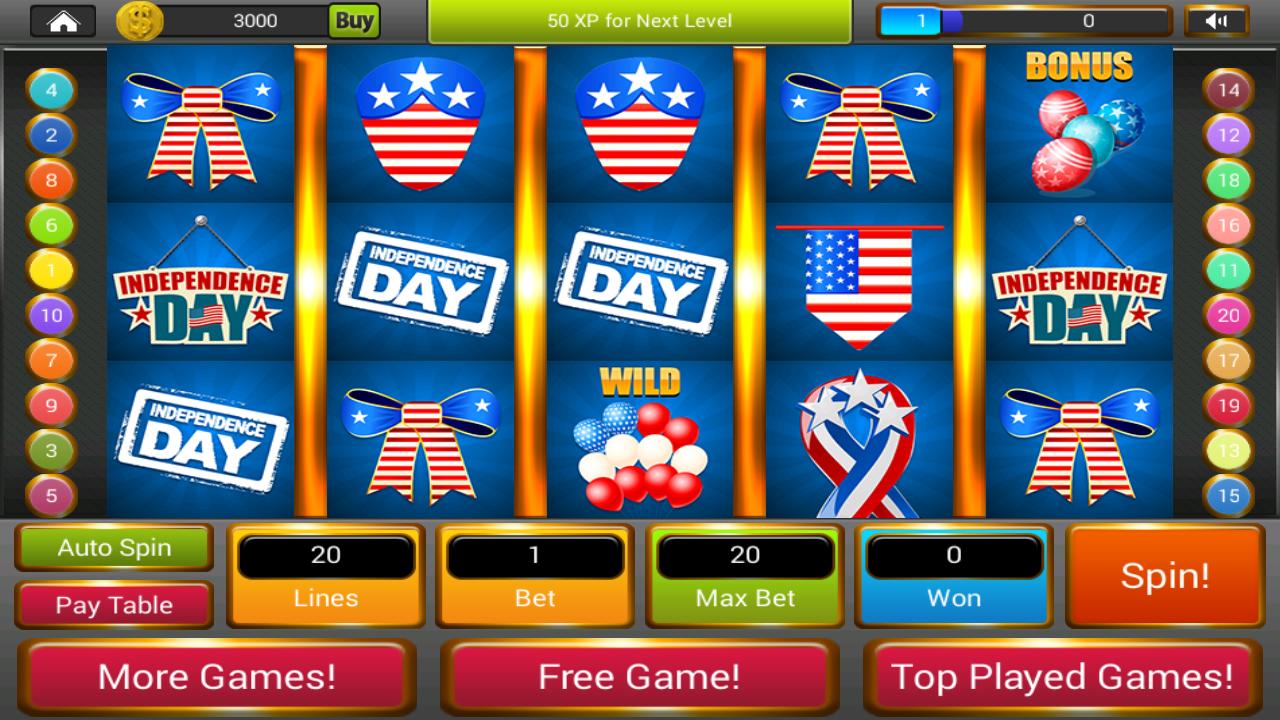Enable Auto Spin

coord(113,548)
